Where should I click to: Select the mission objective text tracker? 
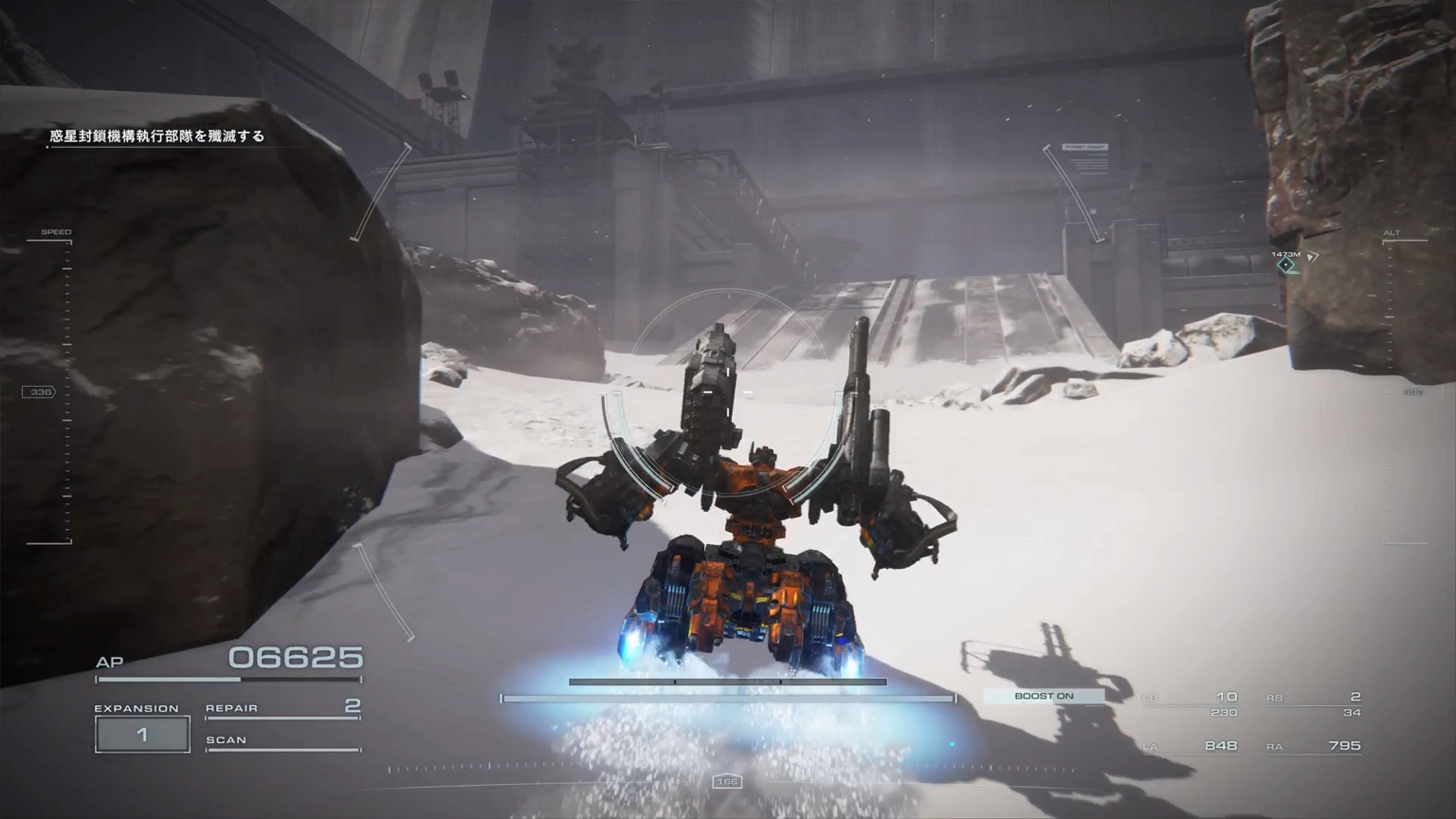click(x=157, y=136)
